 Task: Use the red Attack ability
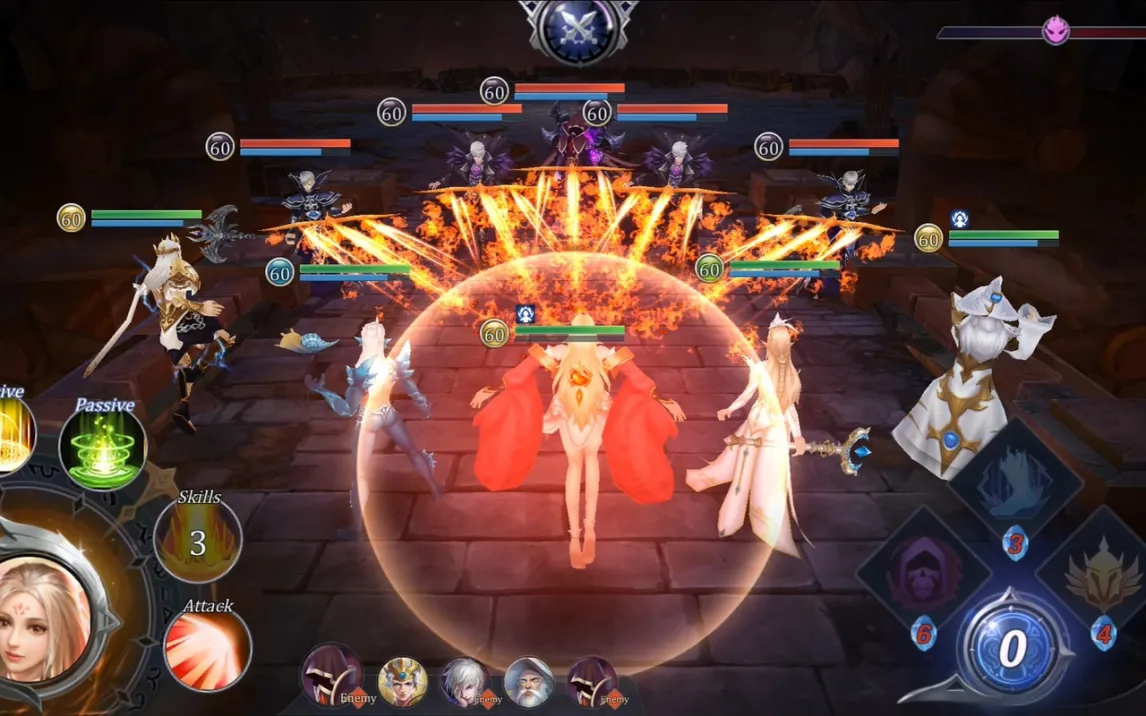tap(207, 649)
